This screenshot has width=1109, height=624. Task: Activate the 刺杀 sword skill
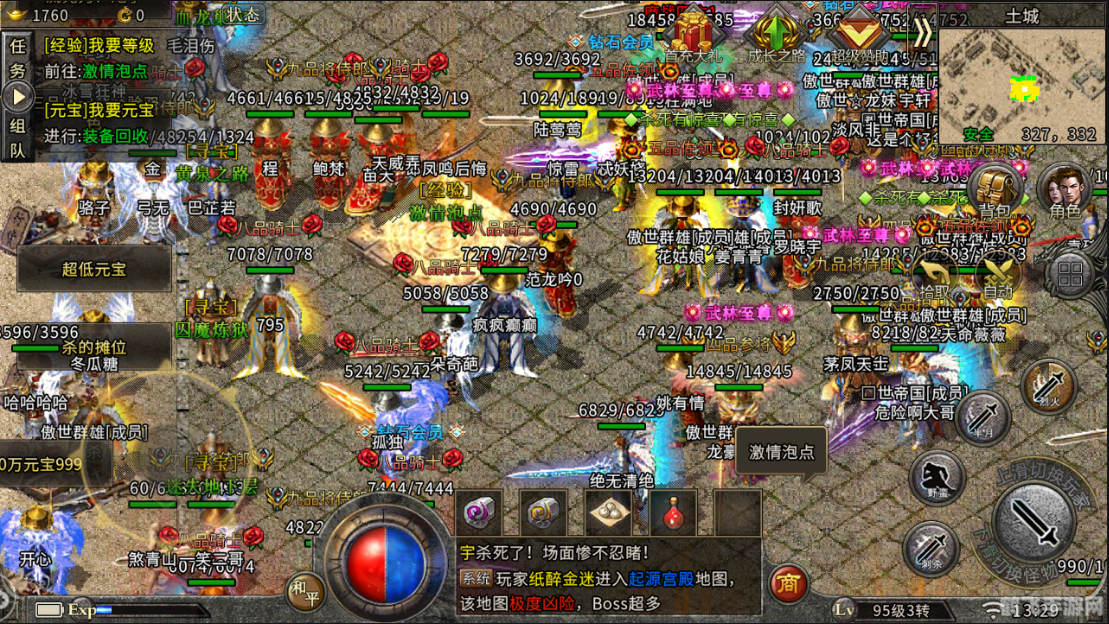click(931, 548)
